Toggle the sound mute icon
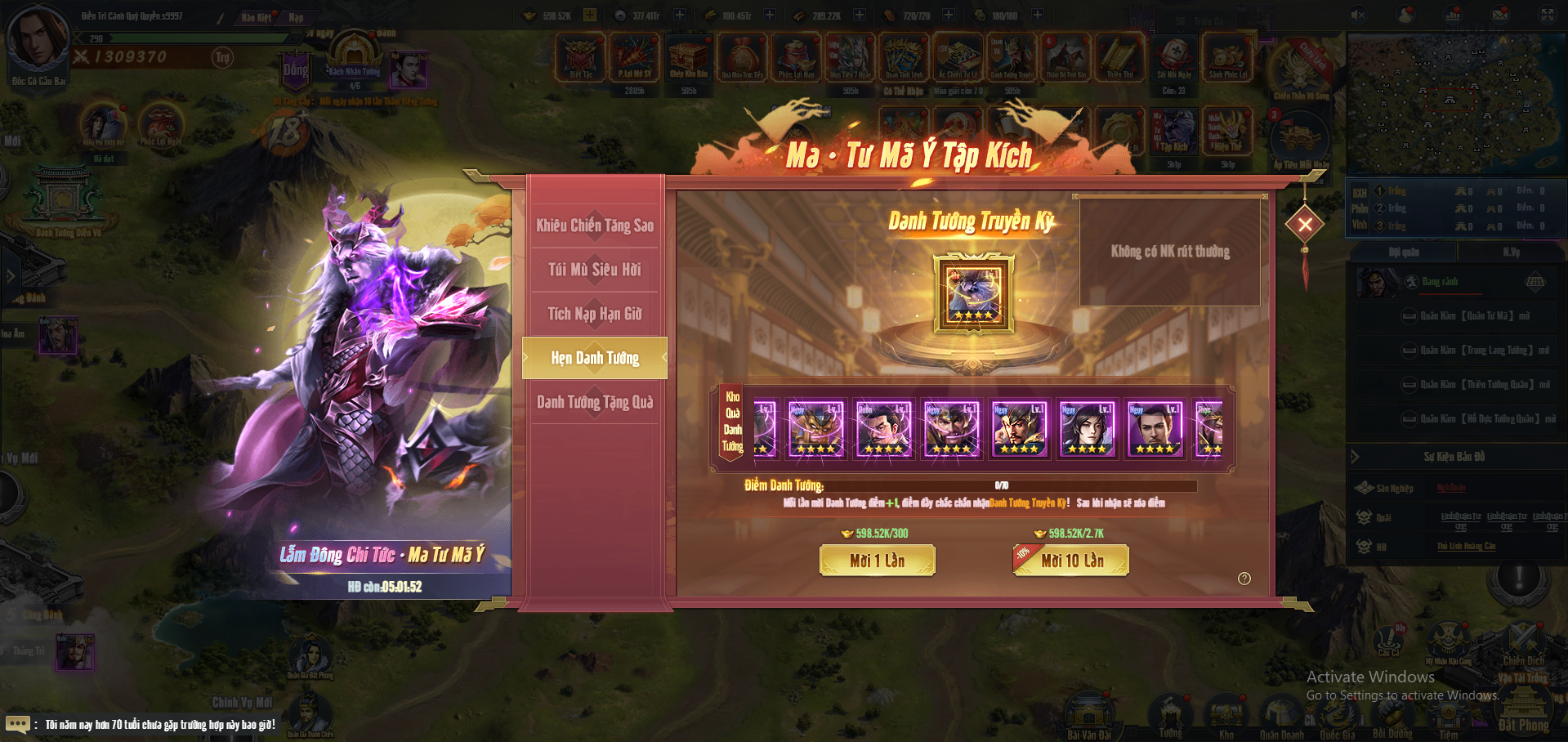The image size is (1568, 742). [x=1358, y=15]
